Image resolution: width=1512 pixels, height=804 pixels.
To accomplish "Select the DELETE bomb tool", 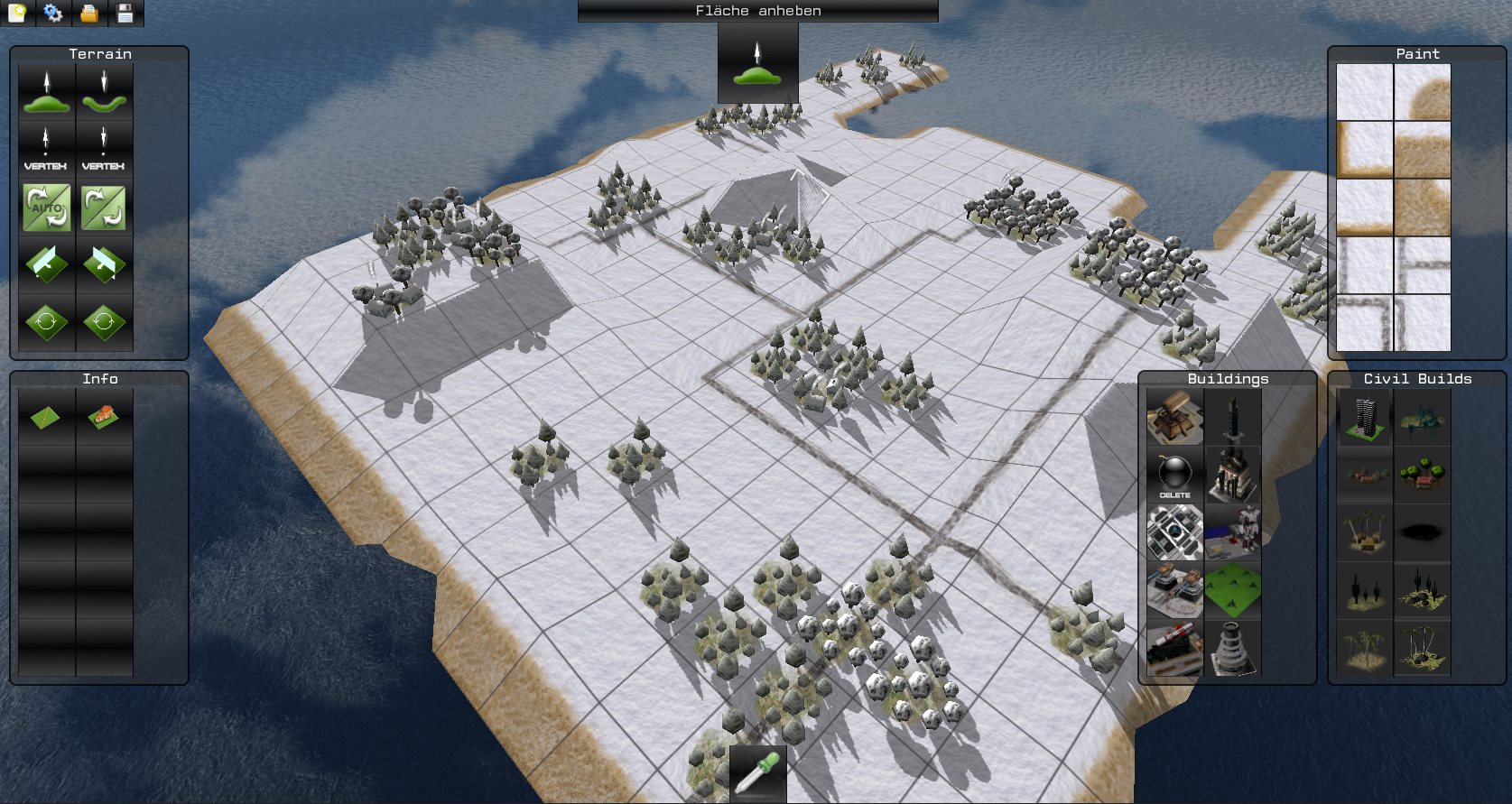I will (x=1174, y=476).
